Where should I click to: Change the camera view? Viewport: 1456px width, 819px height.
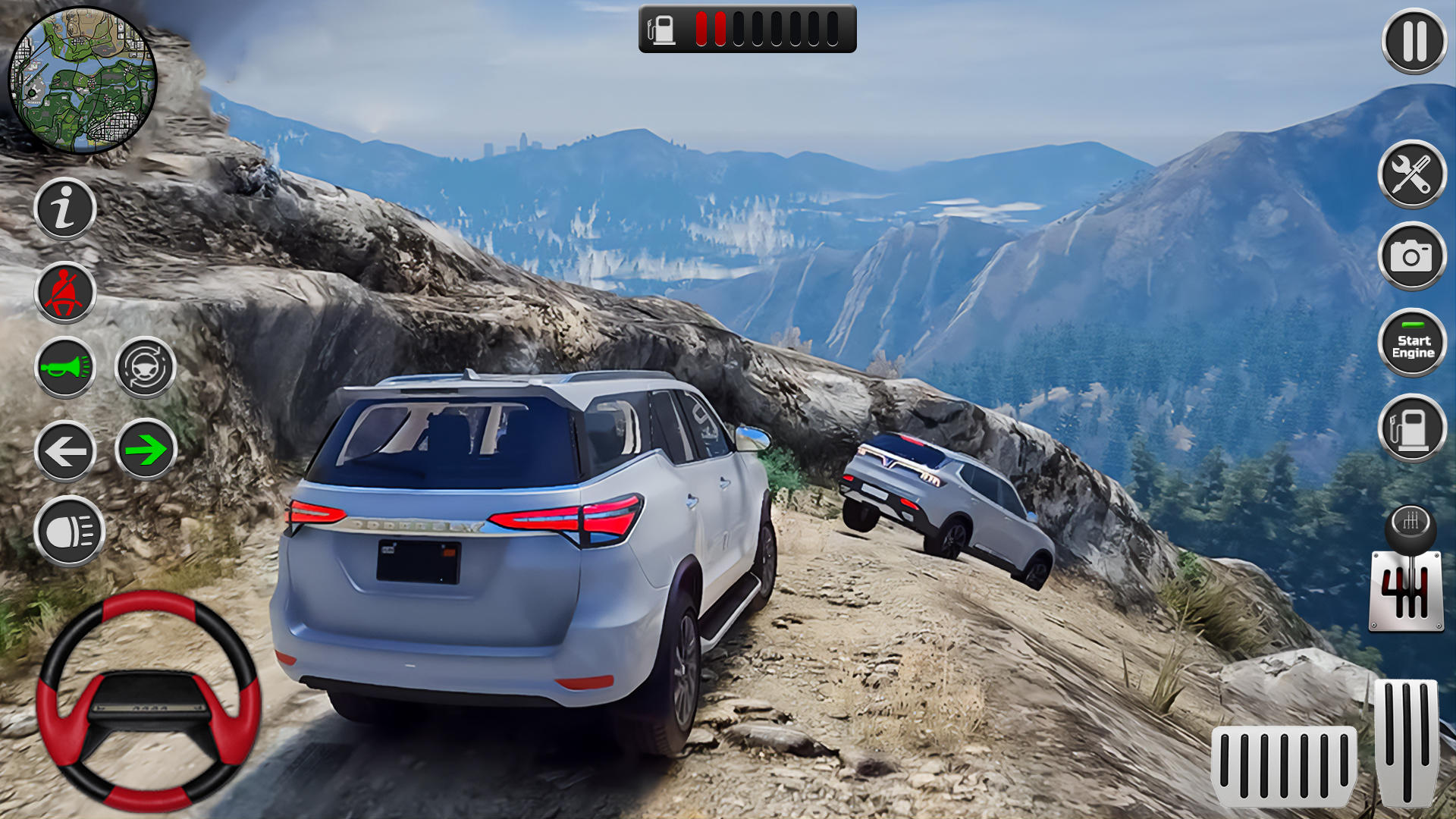click(x=1411, y=256)
